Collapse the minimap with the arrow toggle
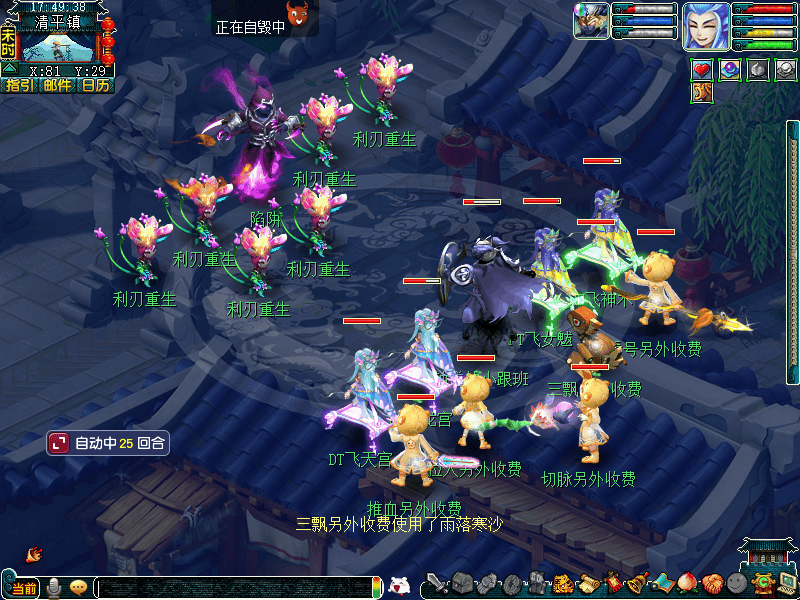Viewport: 800px width, 600px height. pyautogui.click(x=9, y=70)
